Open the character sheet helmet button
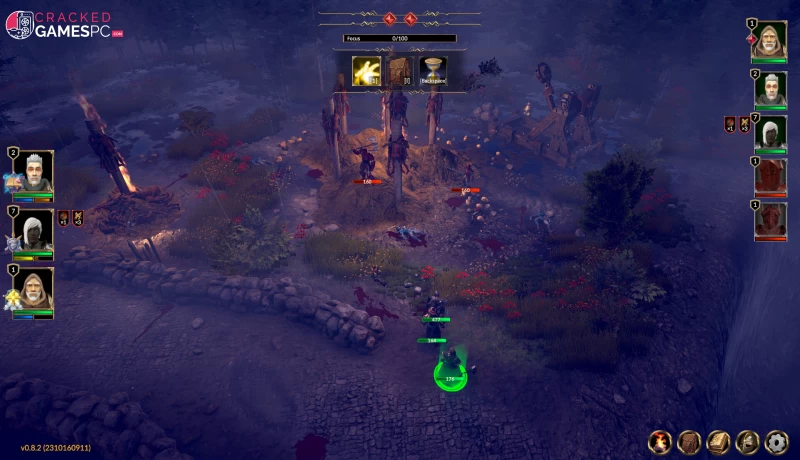 pos(747,441)
